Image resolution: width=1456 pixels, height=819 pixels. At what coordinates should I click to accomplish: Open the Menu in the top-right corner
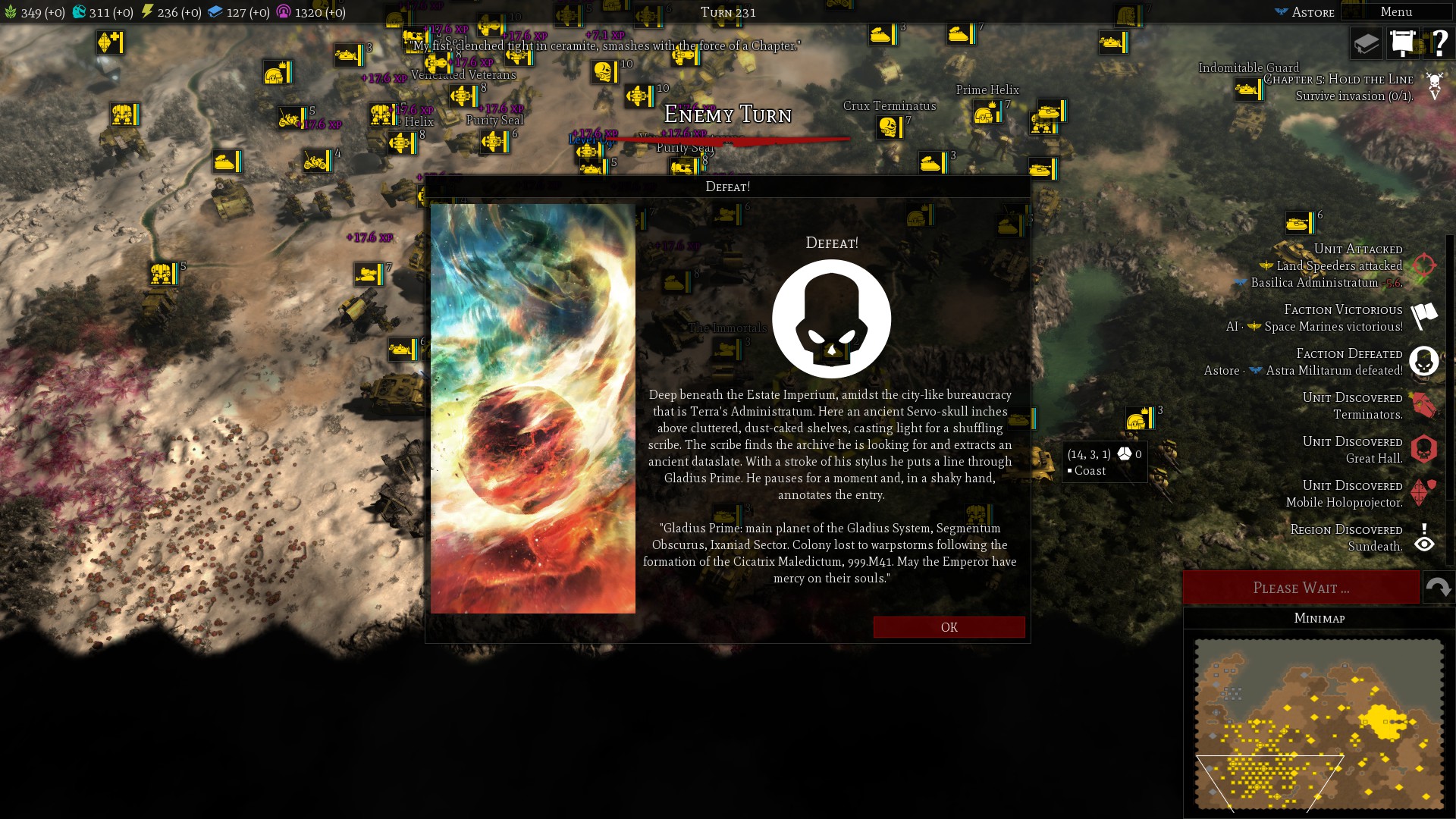[x=1395, y=11]
